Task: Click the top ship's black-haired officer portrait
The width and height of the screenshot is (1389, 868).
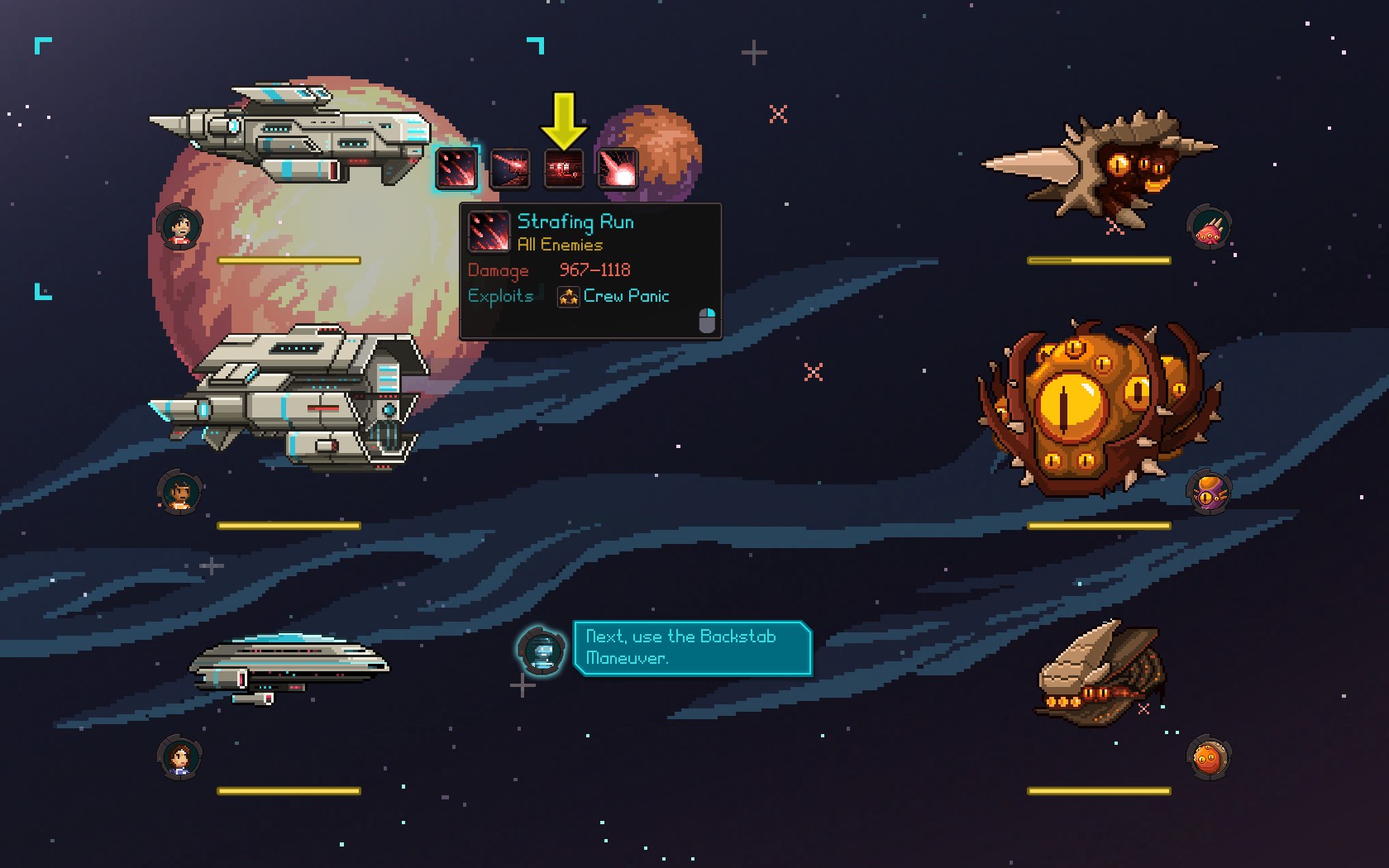Action: [x=180, y=226]
